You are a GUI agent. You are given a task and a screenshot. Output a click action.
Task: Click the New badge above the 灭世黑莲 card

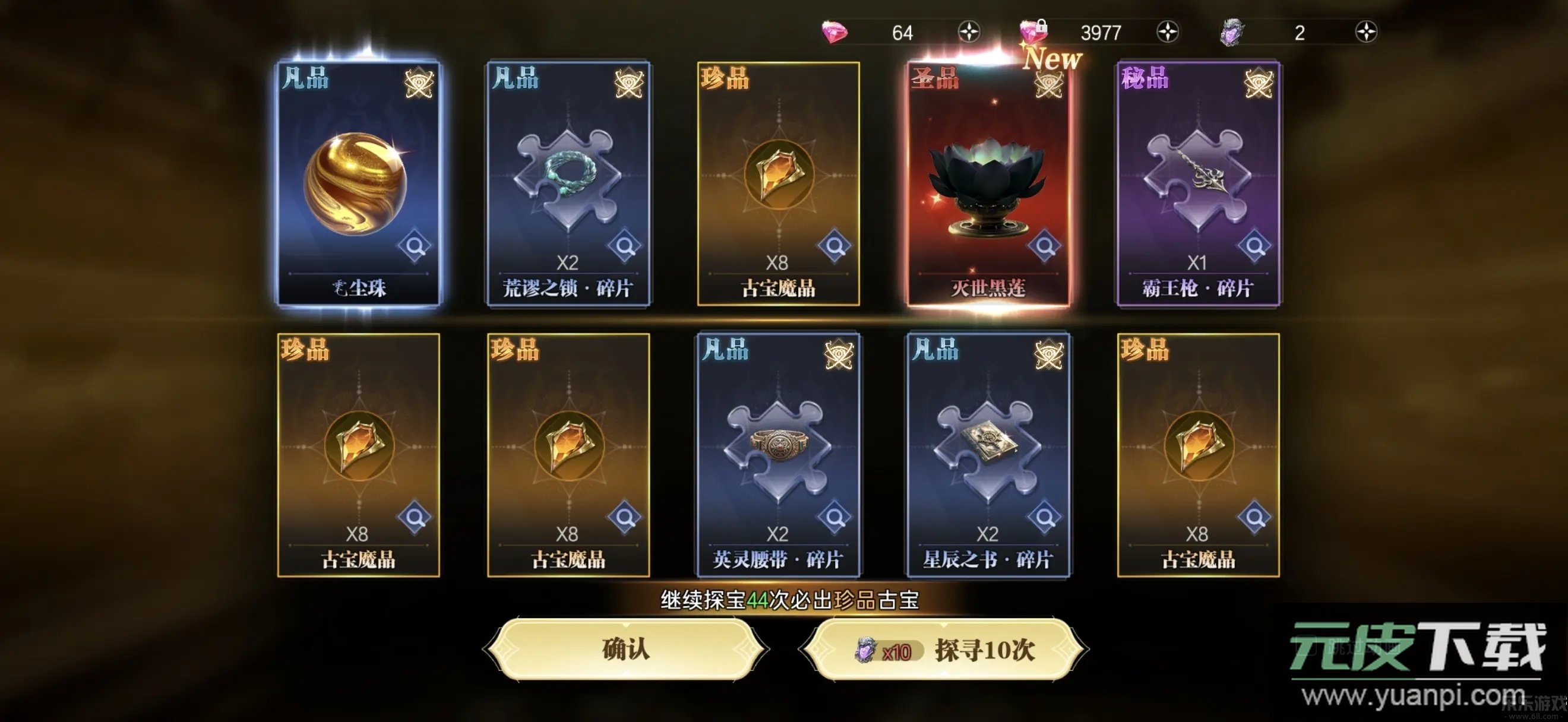click(x=1053, y=59)
